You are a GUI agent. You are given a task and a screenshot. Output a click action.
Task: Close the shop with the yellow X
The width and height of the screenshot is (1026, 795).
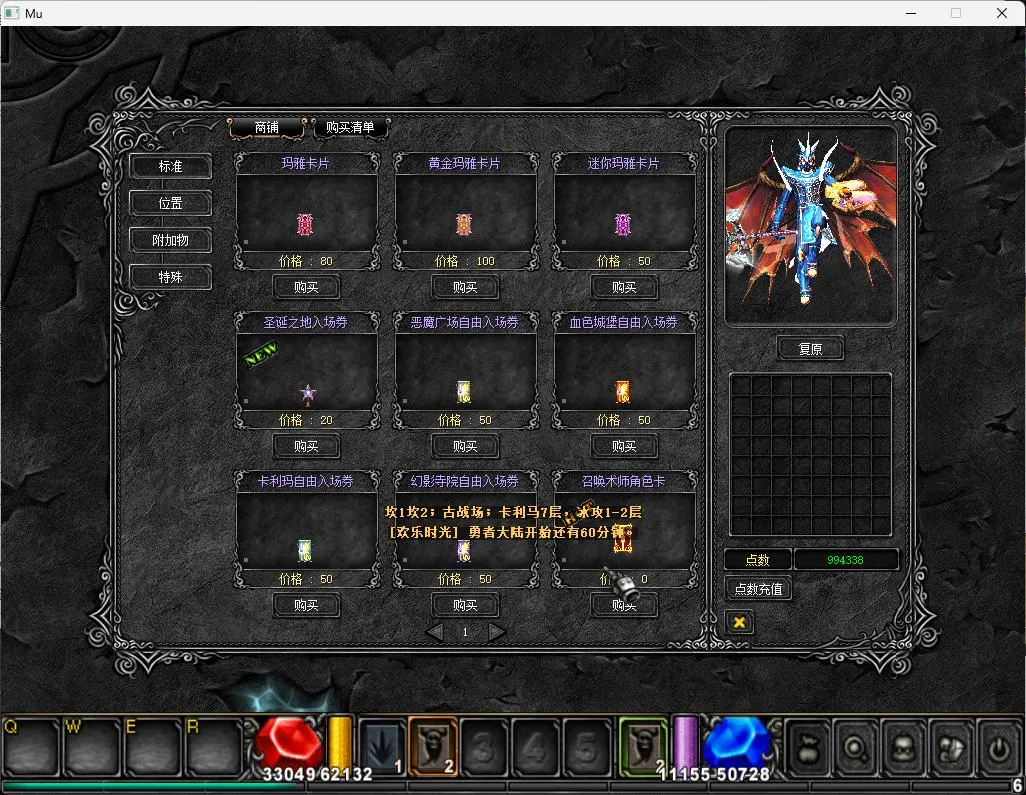pyautogui.click(x=739, y=622)
